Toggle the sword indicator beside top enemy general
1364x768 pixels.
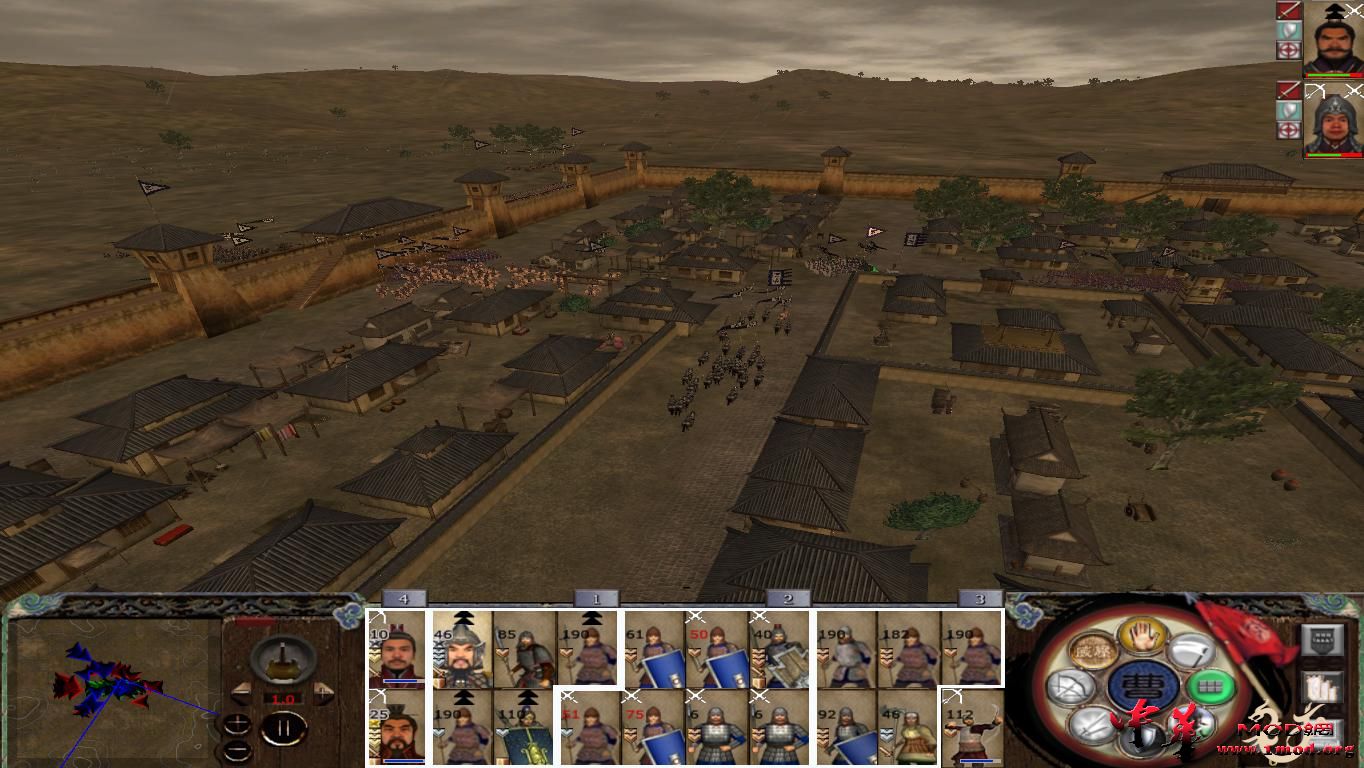(1288, 12)
